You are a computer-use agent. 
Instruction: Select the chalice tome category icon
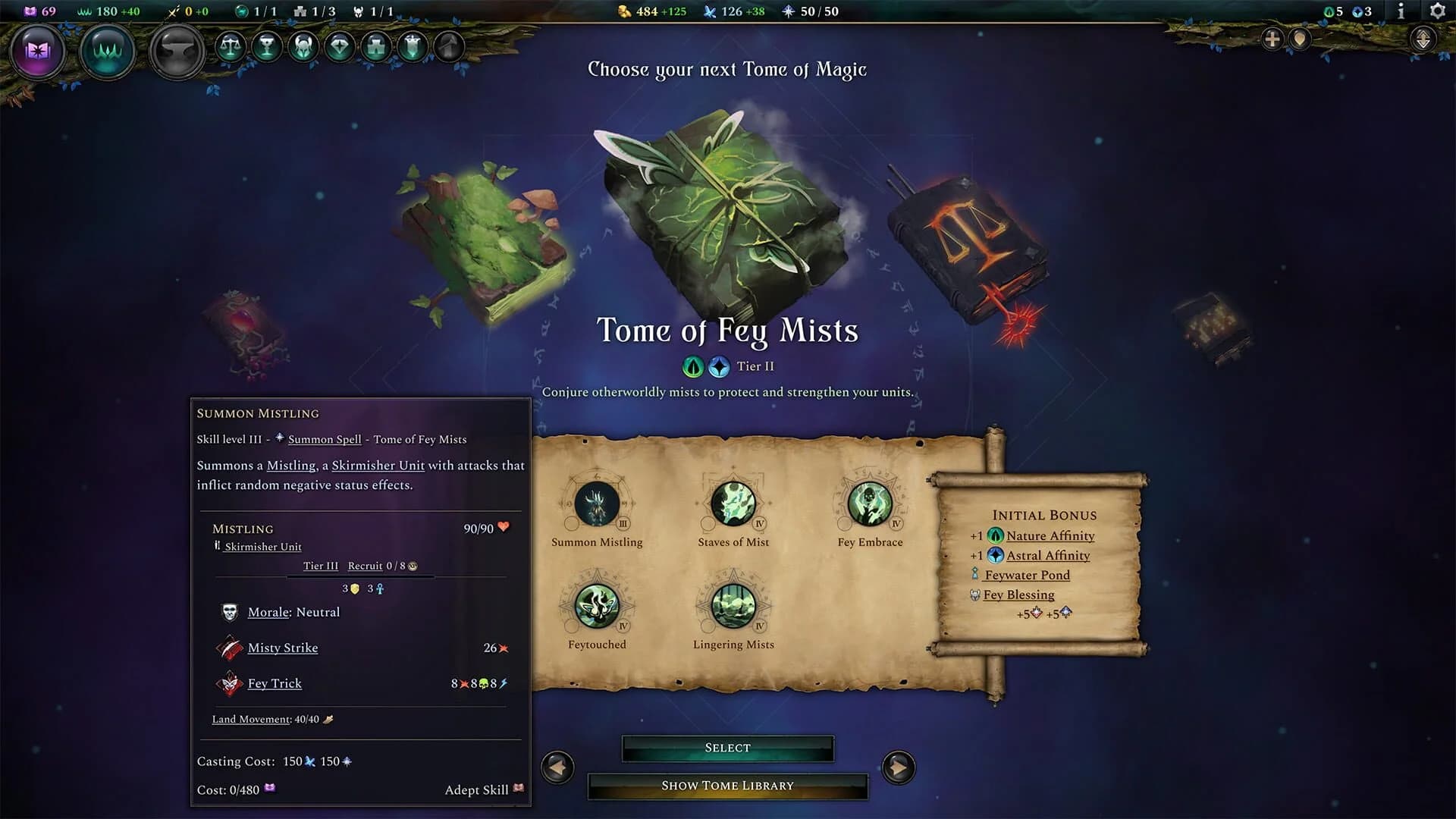(x=265, y=47)
